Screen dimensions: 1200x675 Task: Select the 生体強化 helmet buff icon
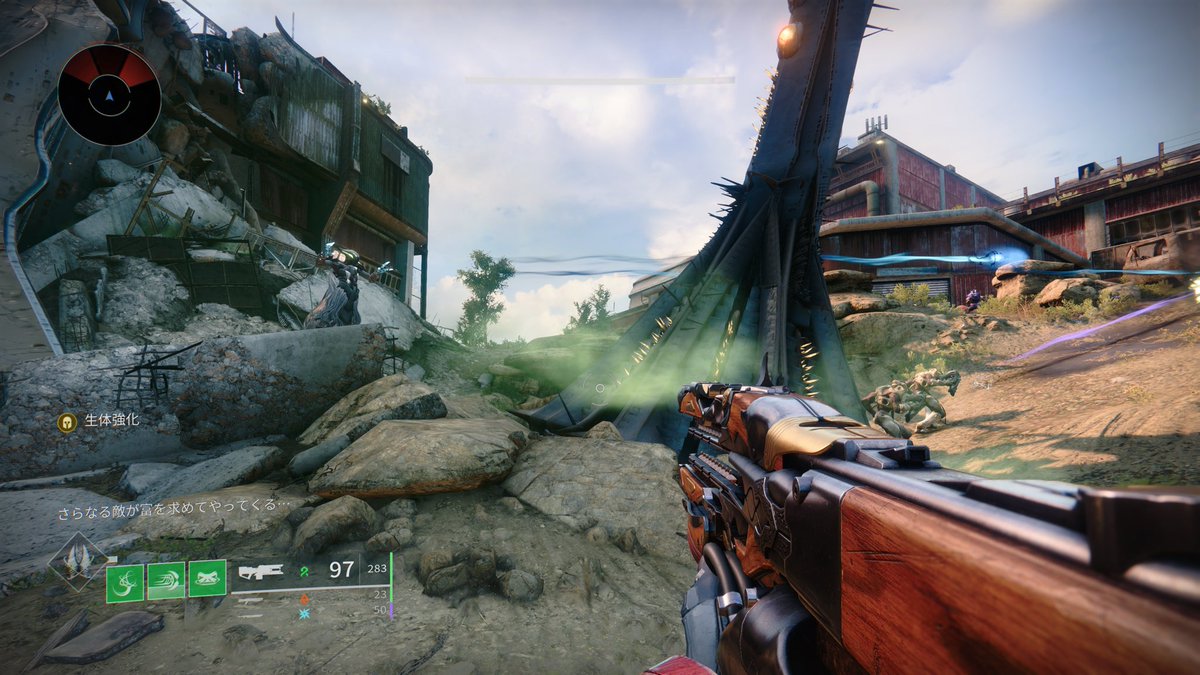tap(67, 422)
